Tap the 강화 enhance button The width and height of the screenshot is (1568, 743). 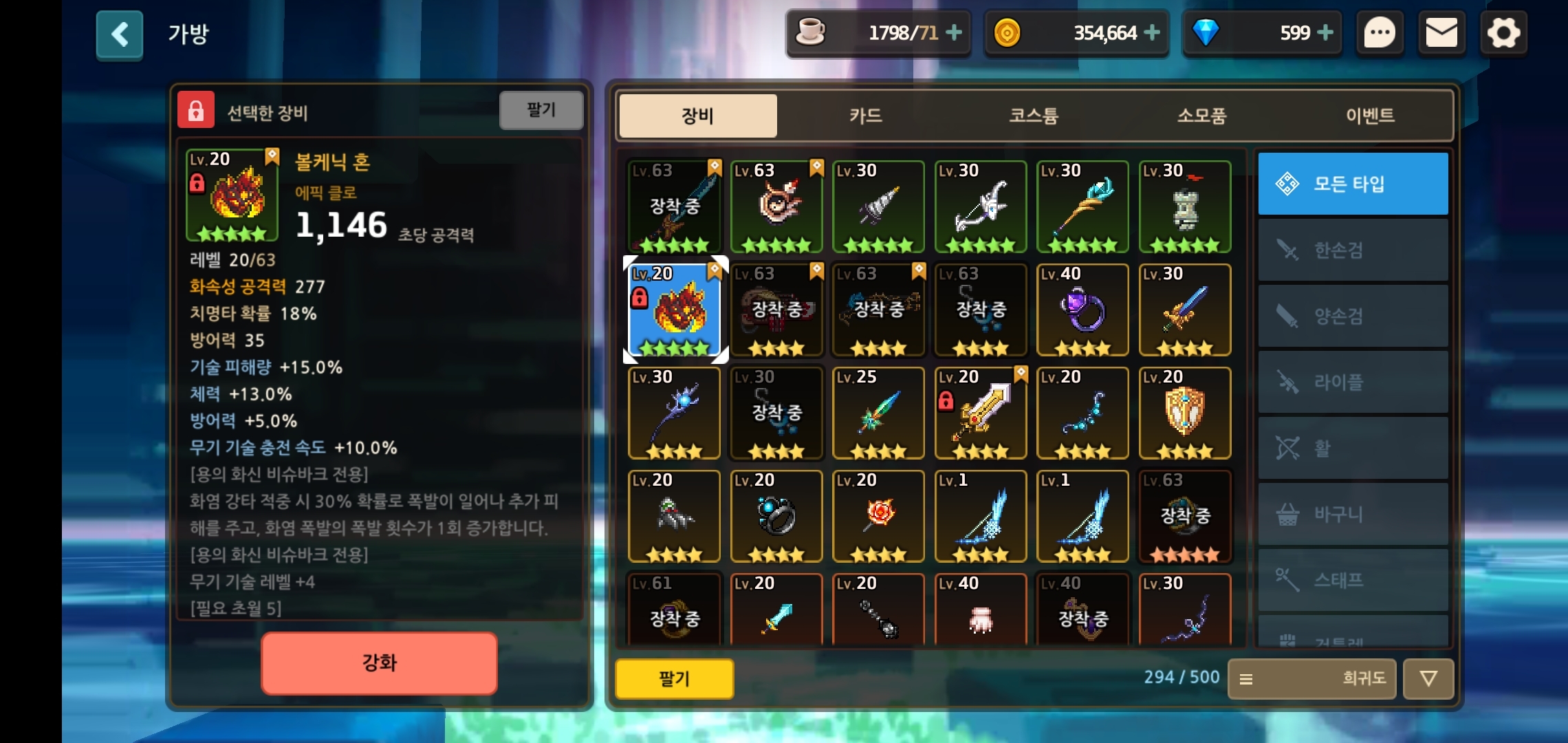point(379,663)
